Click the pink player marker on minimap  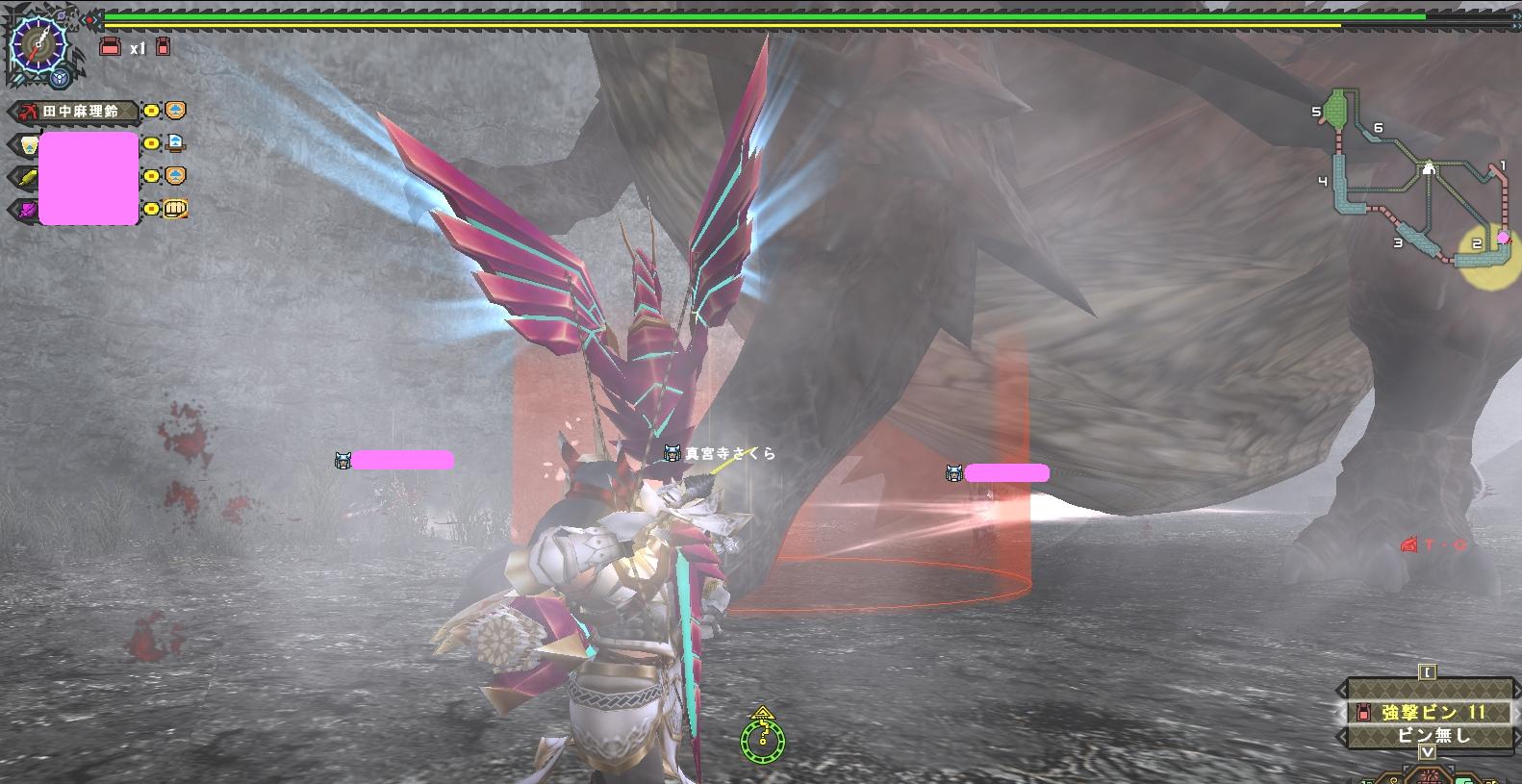pyautogui.click(x=1503, y=238)
